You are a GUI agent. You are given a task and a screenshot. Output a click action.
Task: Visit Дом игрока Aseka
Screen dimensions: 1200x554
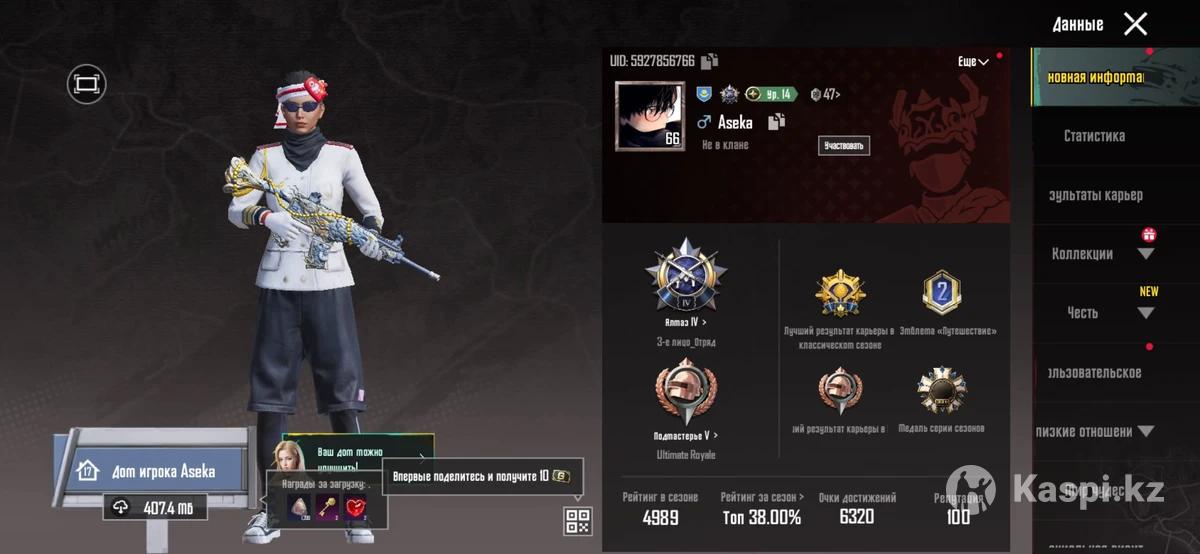[160, 471]
